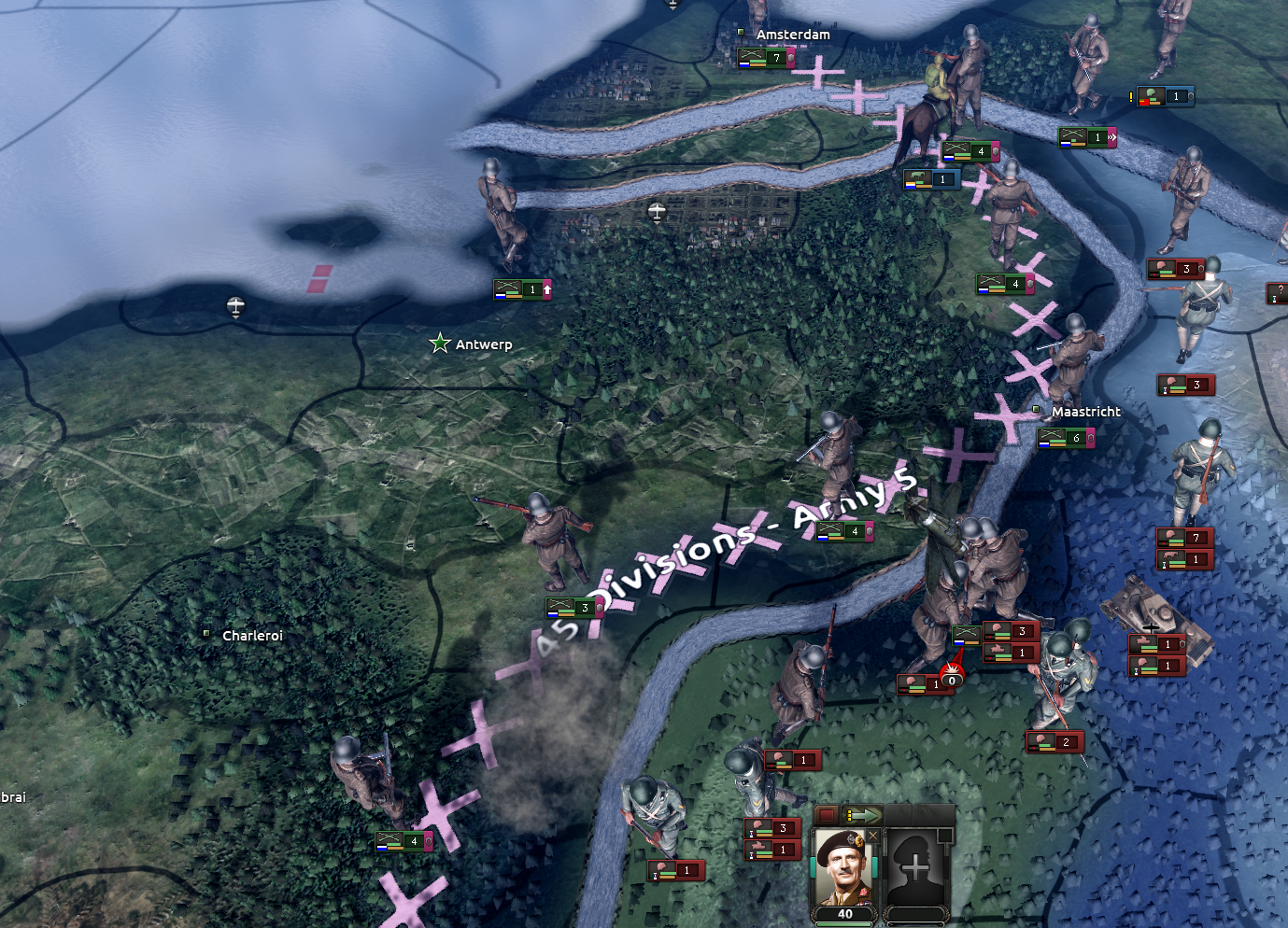The image size is (1288, 928).
Task: Select the moving division counter with double arrows
Action: (x=1087, y=137)
